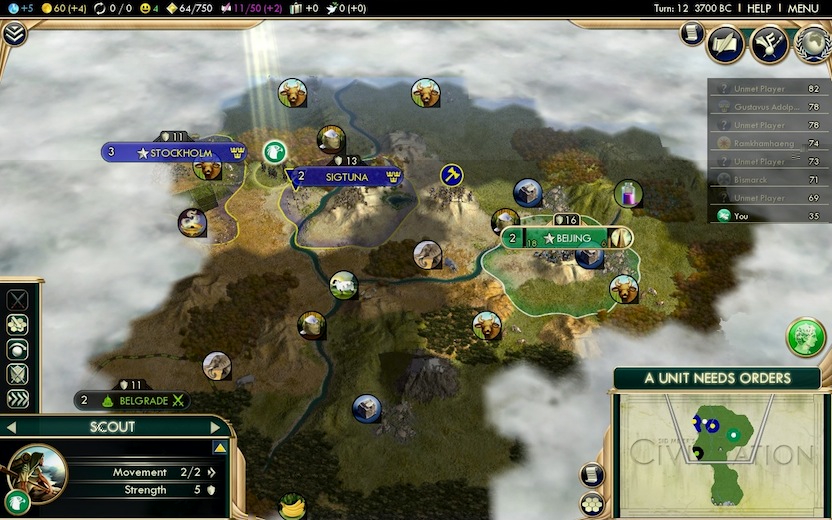Show the notification log scroll icon at top

690,33
